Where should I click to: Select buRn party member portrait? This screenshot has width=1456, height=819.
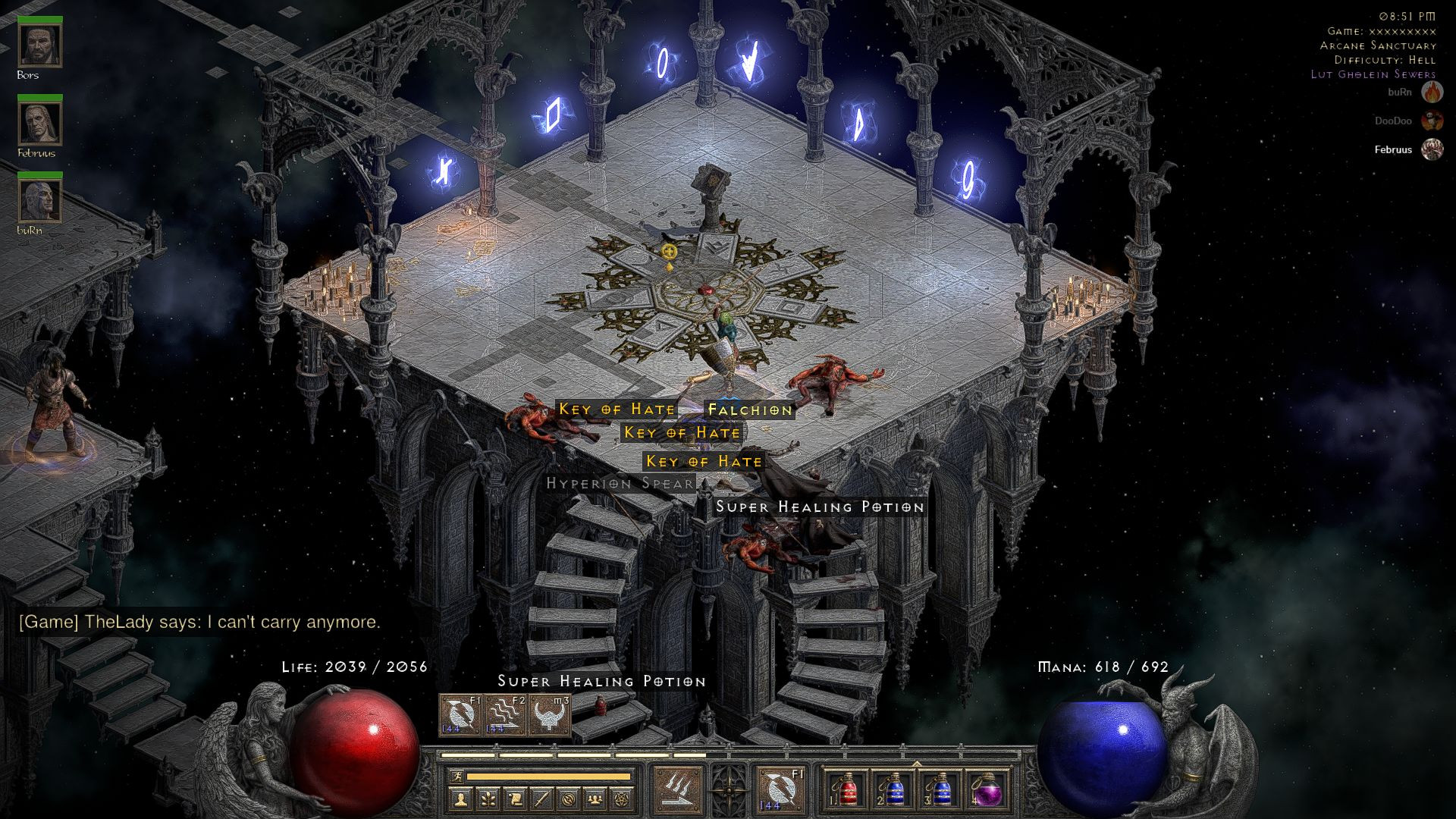pyautogui.click(x=39, y=199)
